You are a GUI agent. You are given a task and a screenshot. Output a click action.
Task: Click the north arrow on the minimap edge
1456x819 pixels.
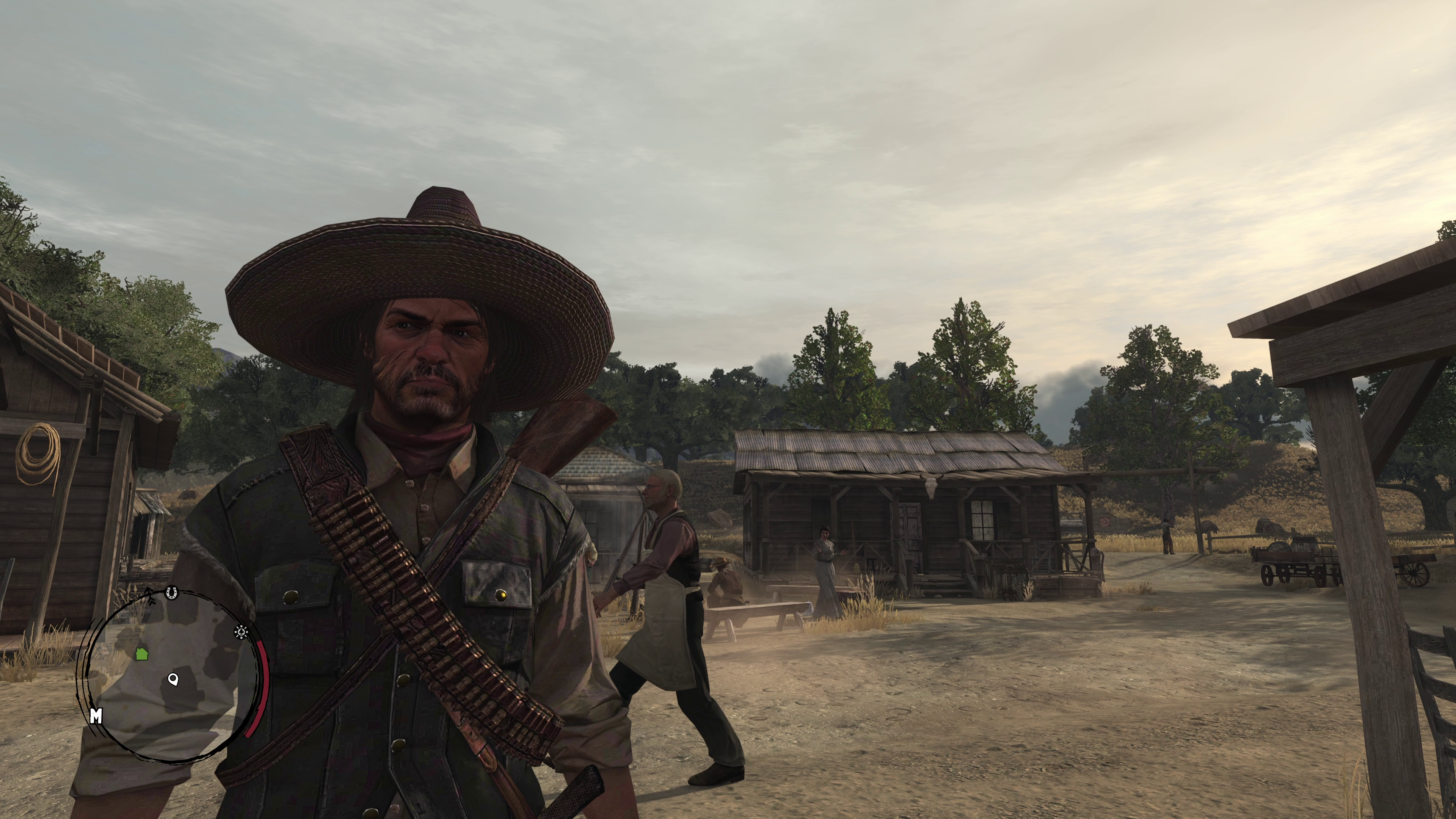(150, 595)
